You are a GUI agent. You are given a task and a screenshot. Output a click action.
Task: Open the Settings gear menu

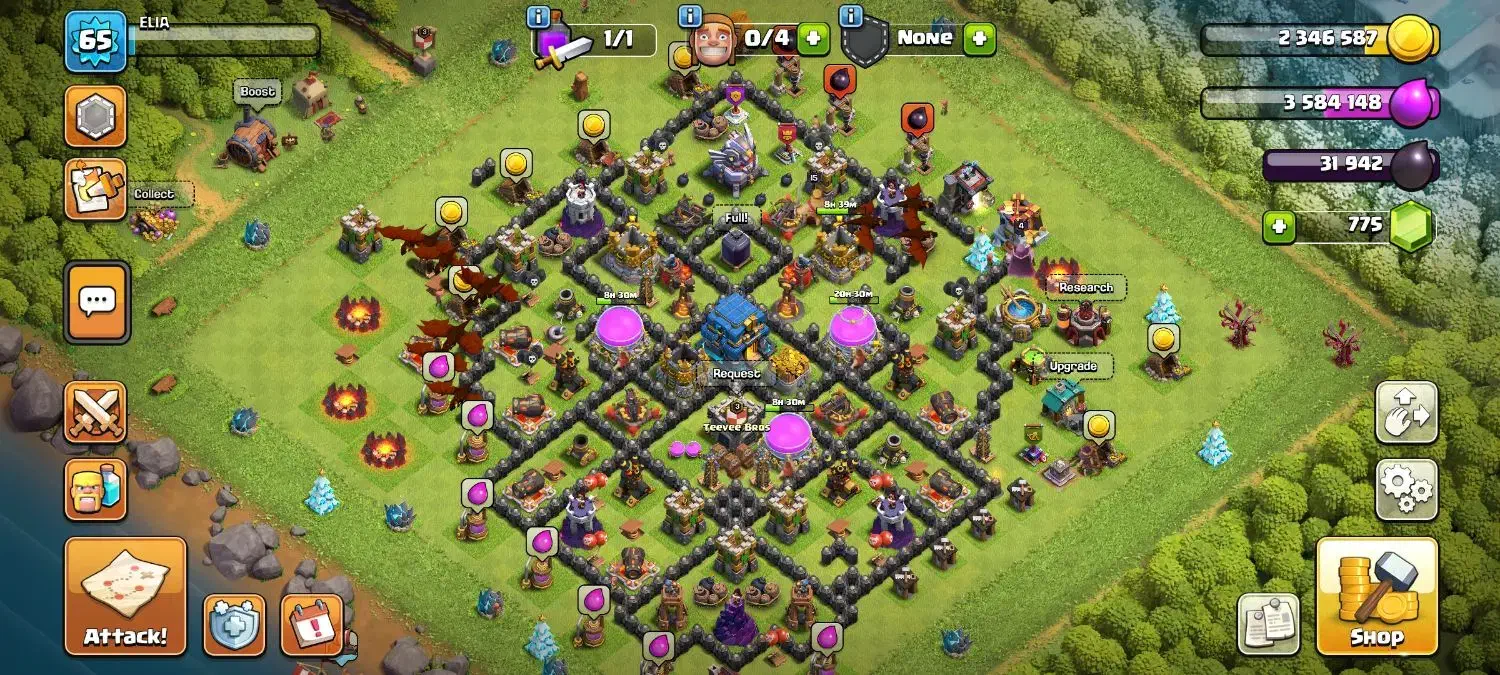tap(1406, 489)
